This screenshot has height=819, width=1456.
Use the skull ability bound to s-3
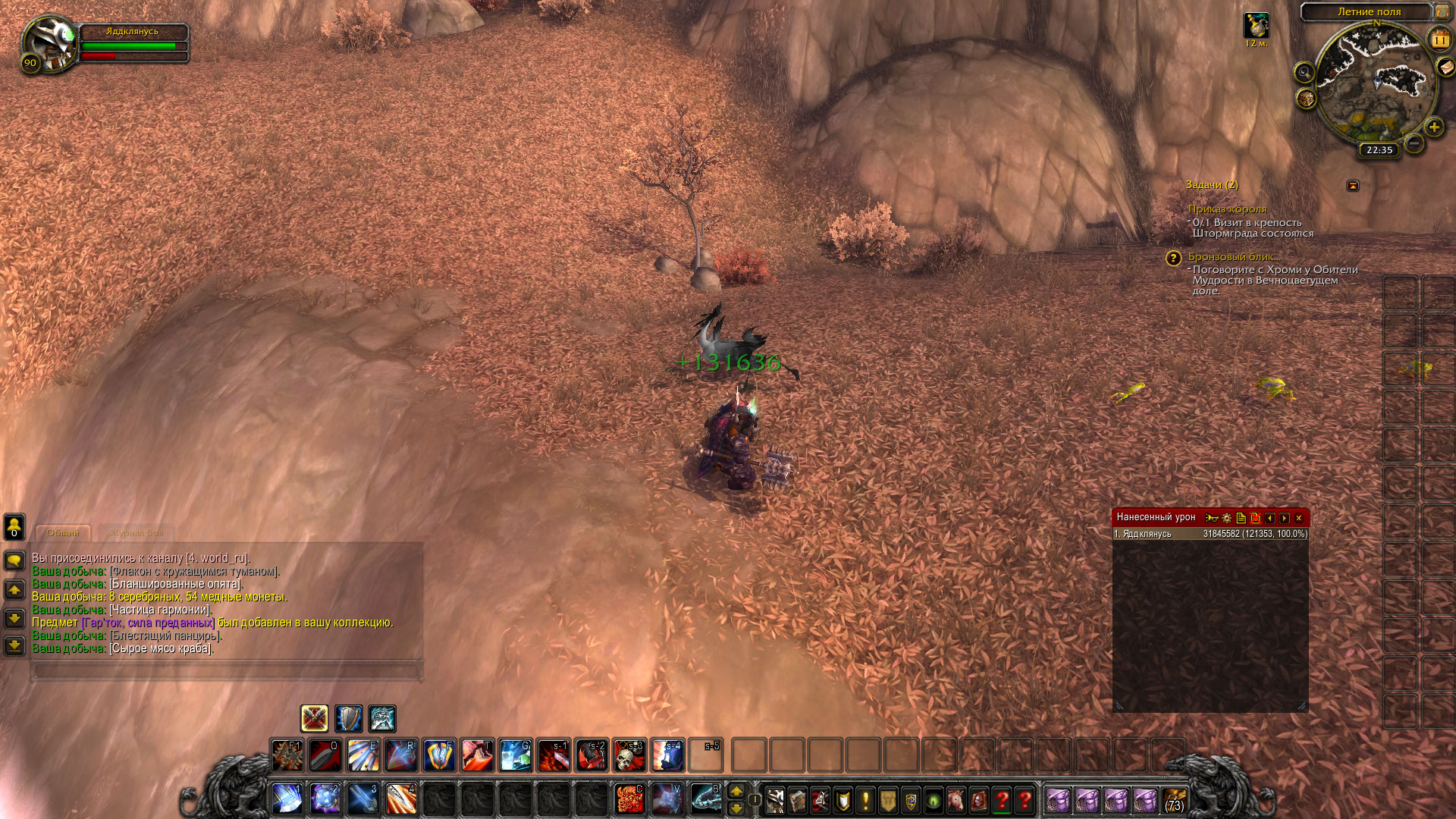point(629,755)
